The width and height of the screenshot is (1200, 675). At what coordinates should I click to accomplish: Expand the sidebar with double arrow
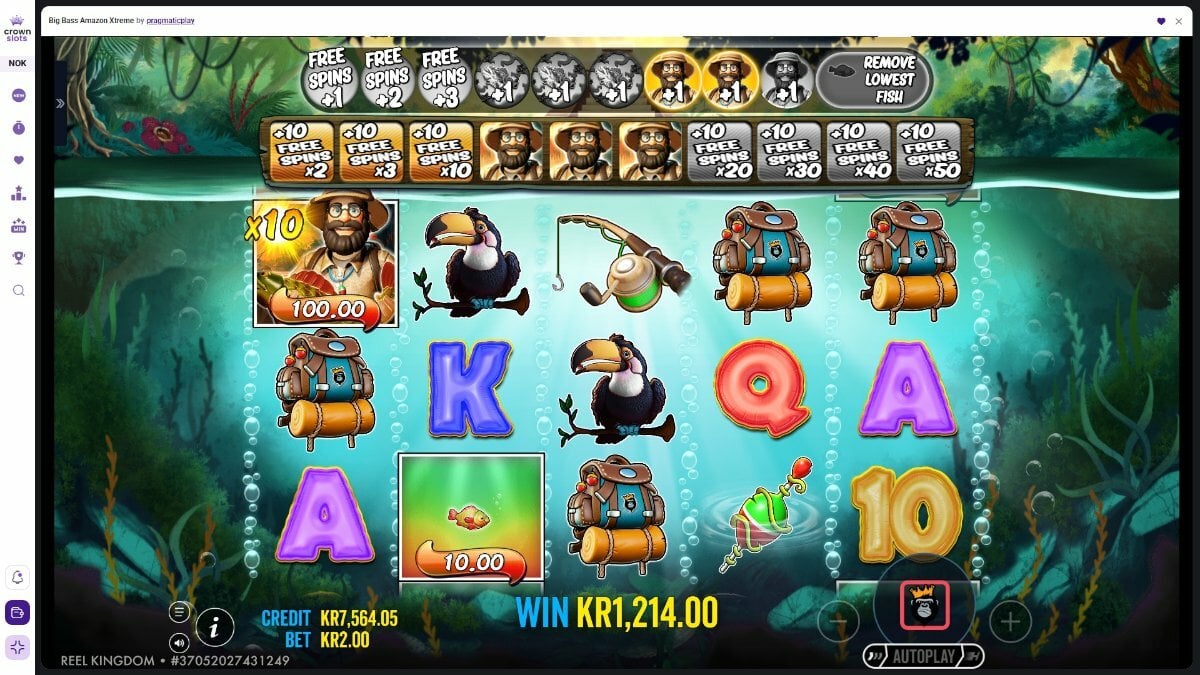(59, 103)
